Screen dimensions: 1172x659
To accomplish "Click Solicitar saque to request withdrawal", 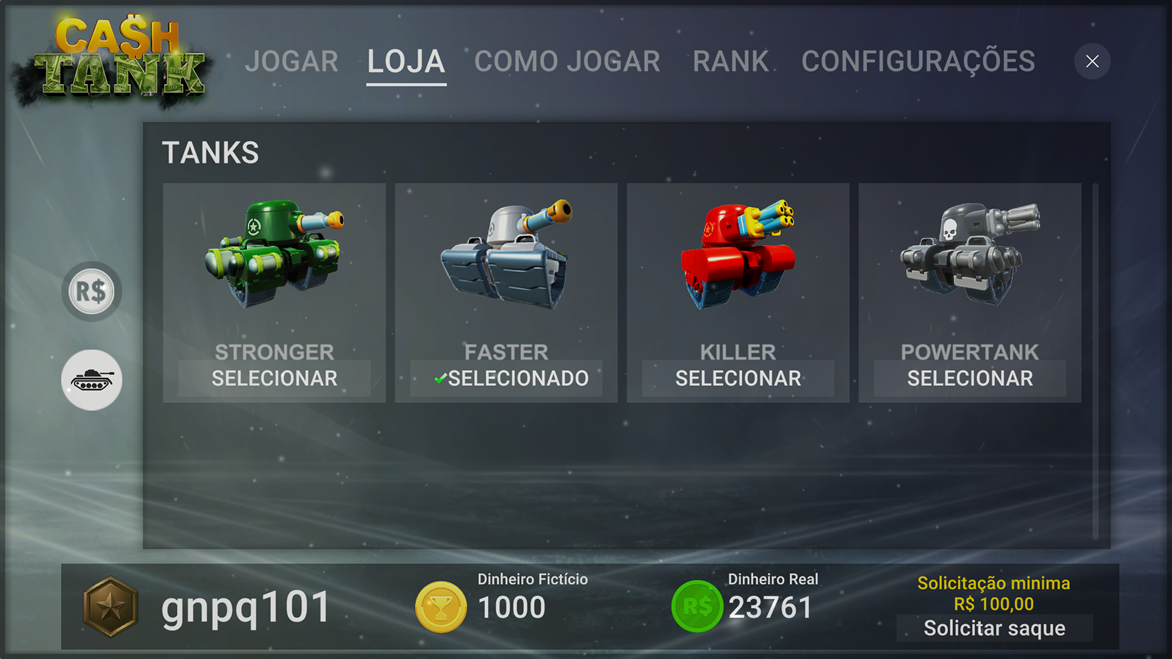I will point(994,628).
